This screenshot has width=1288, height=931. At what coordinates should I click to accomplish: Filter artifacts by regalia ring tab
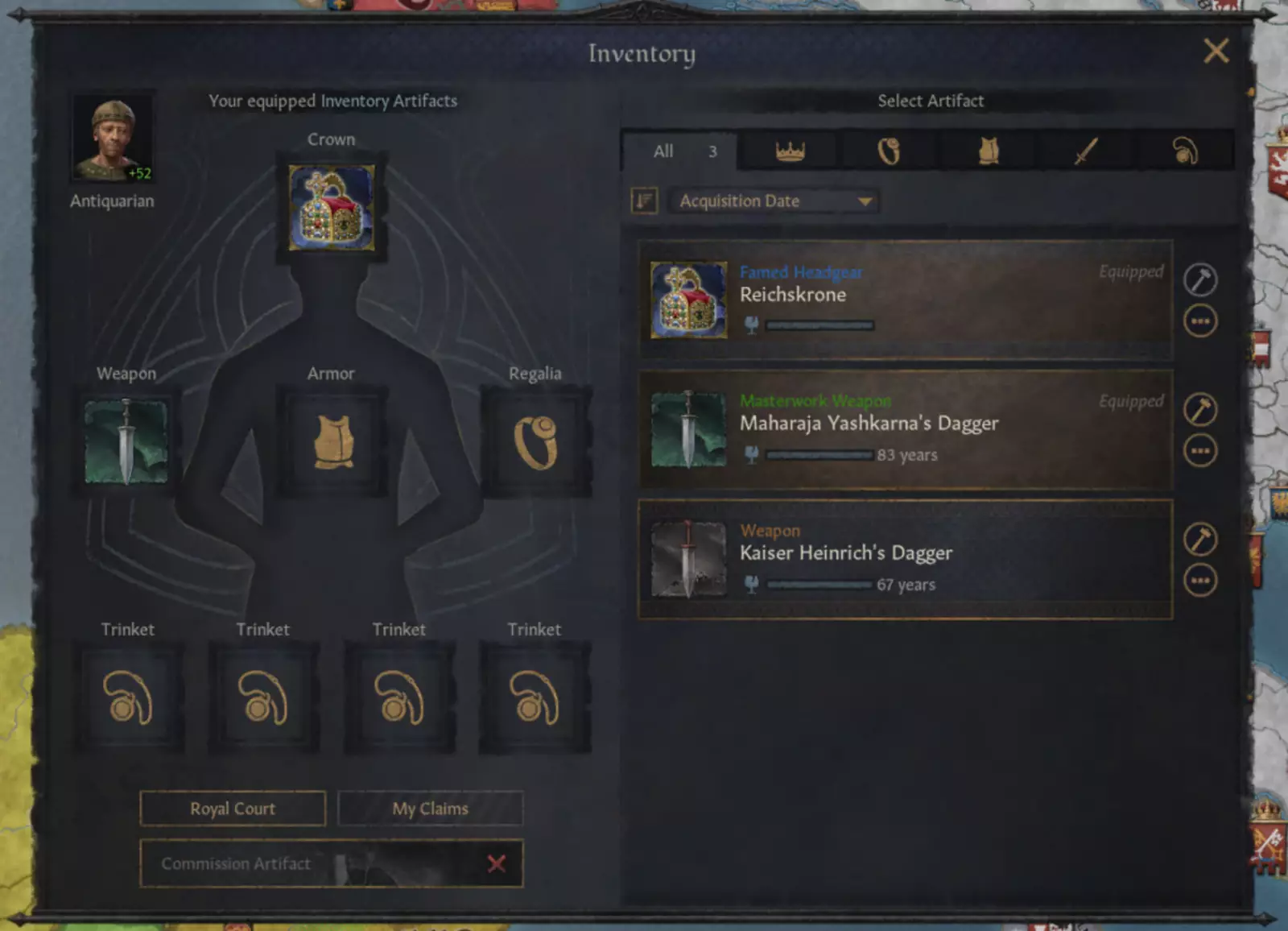[x=889, y=151]
